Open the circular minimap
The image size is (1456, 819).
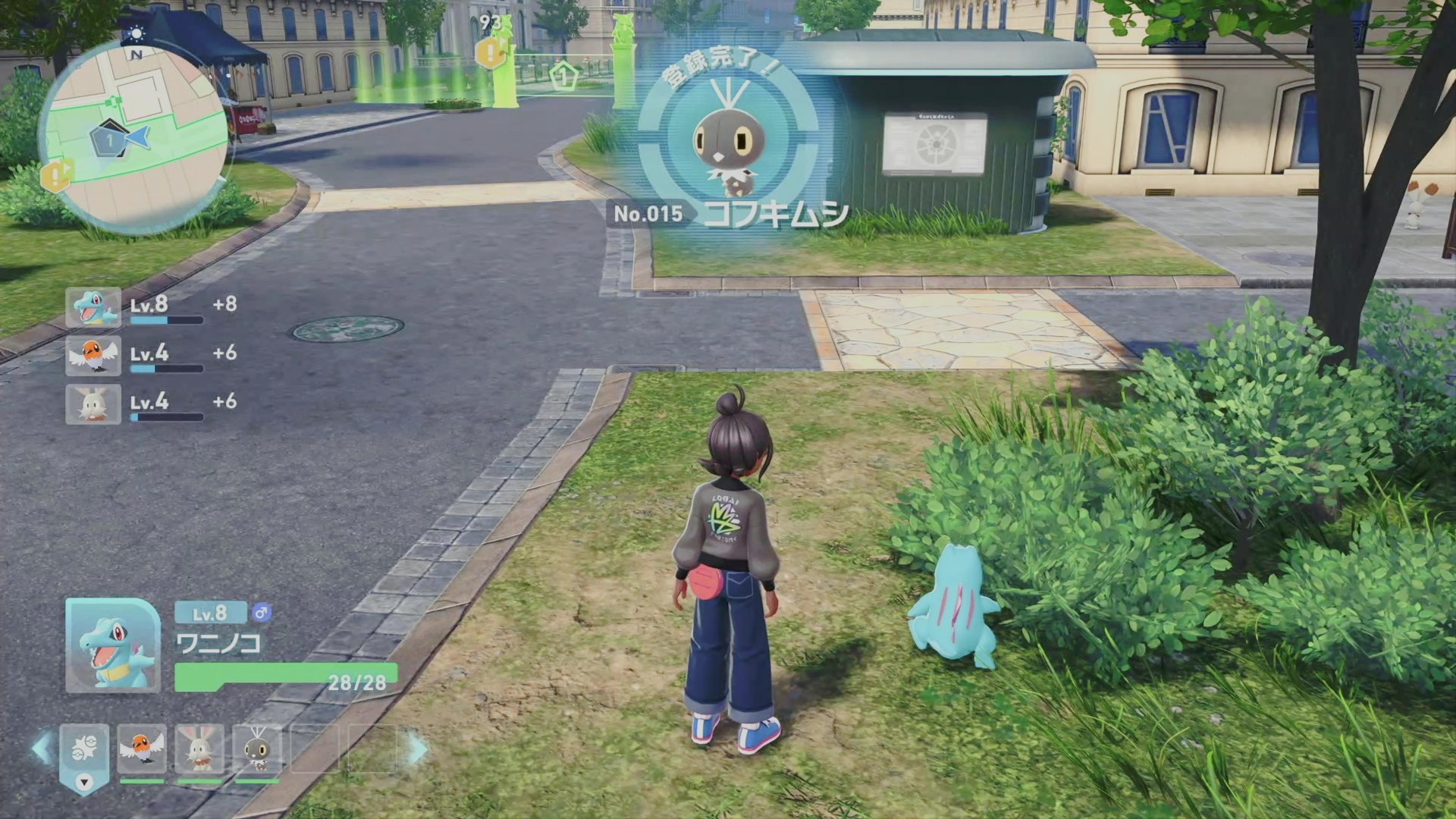point(135,136)
